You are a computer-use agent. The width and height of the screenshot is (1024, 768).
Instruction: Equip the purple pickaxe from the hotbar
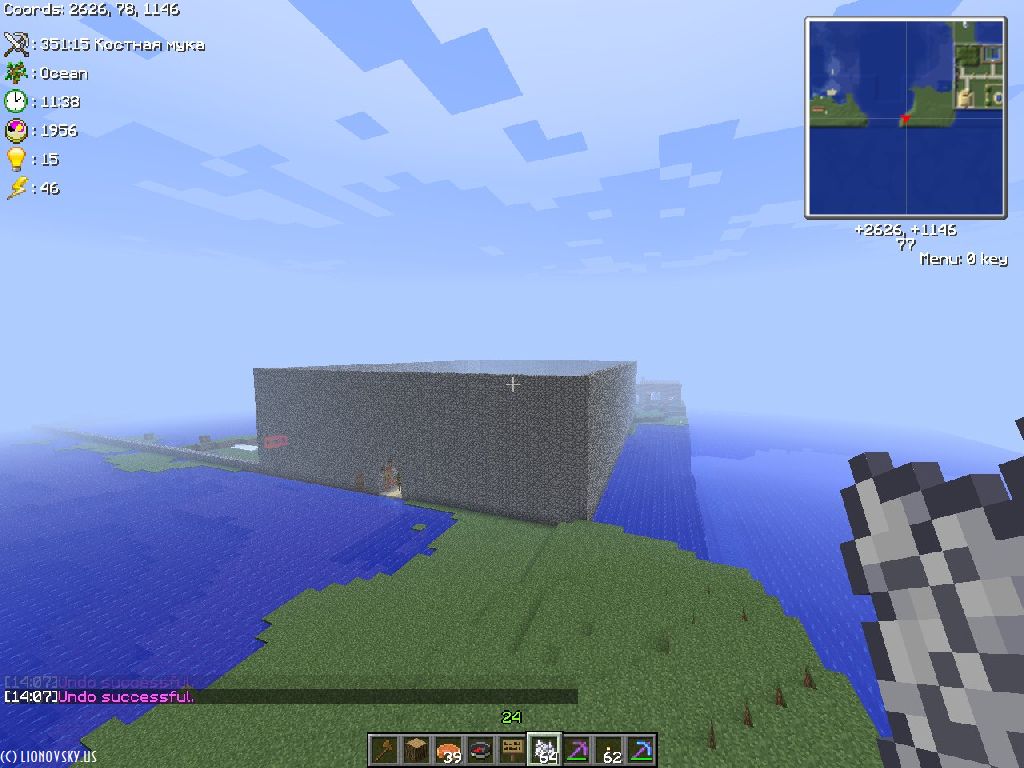(576, 750)
